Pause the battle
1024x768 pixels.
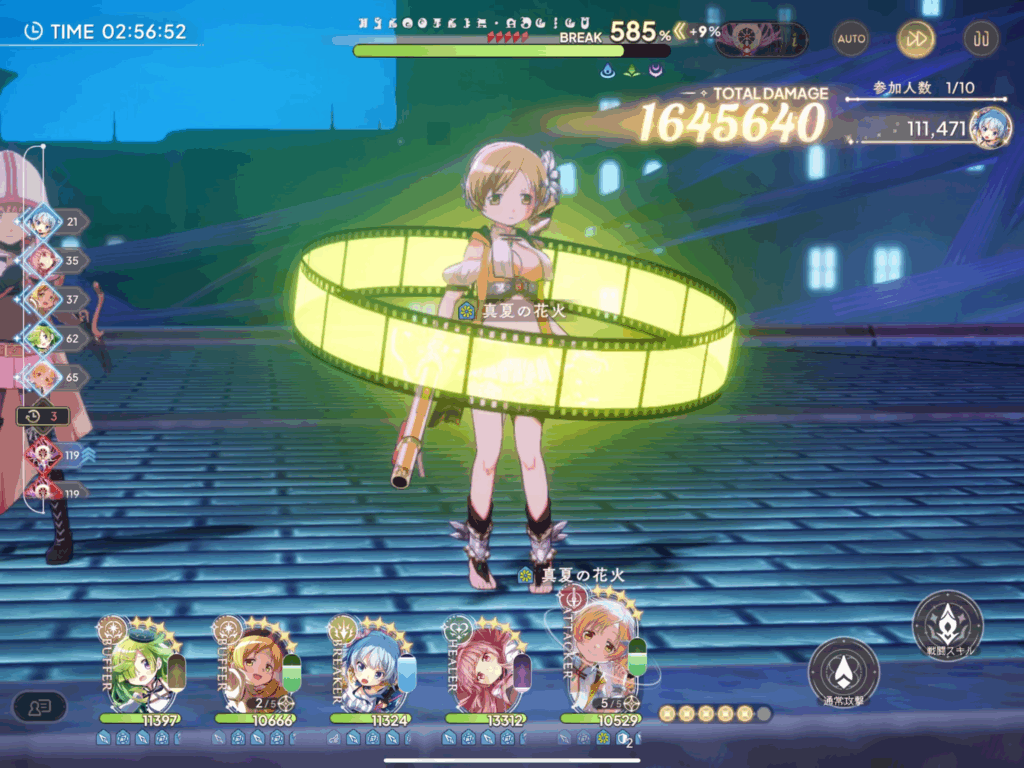coord(980,39)
